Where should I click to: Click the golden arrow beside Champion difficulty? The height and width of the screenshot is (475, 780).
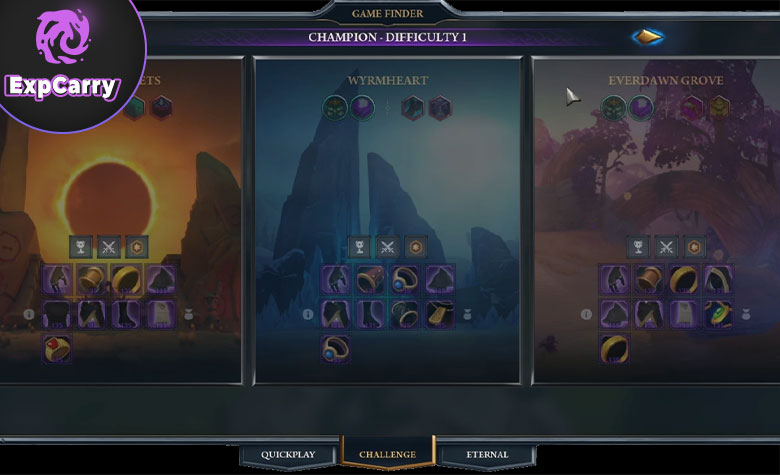tap(647, 37)
